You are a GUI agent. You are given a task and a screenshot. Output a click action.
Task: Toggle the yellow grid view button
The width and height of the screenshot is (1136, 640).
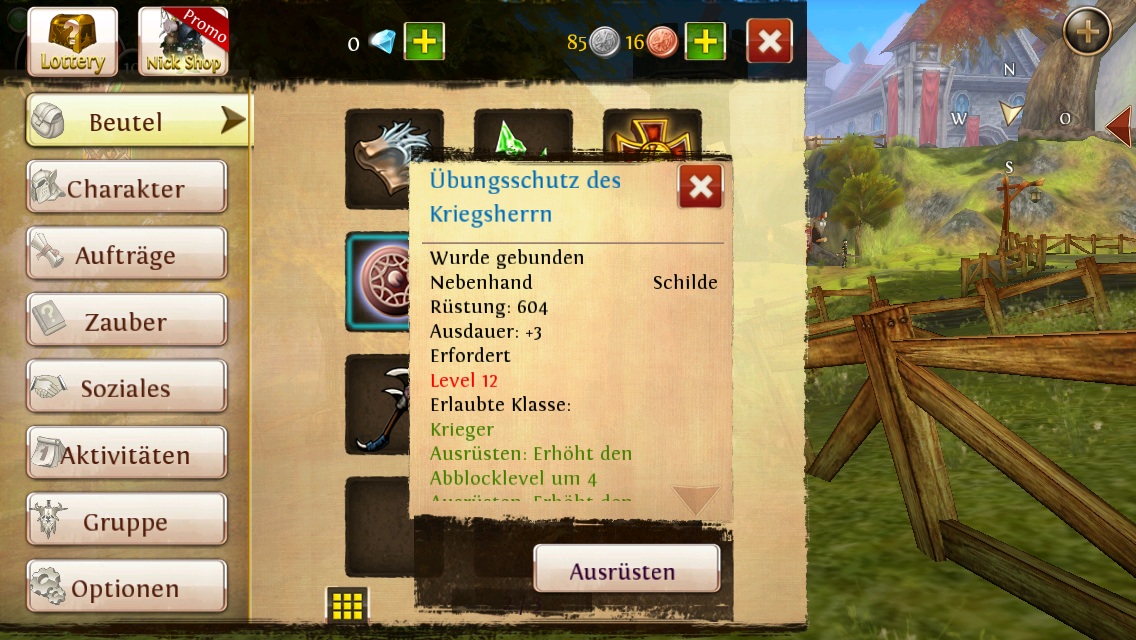pos(347,605)
